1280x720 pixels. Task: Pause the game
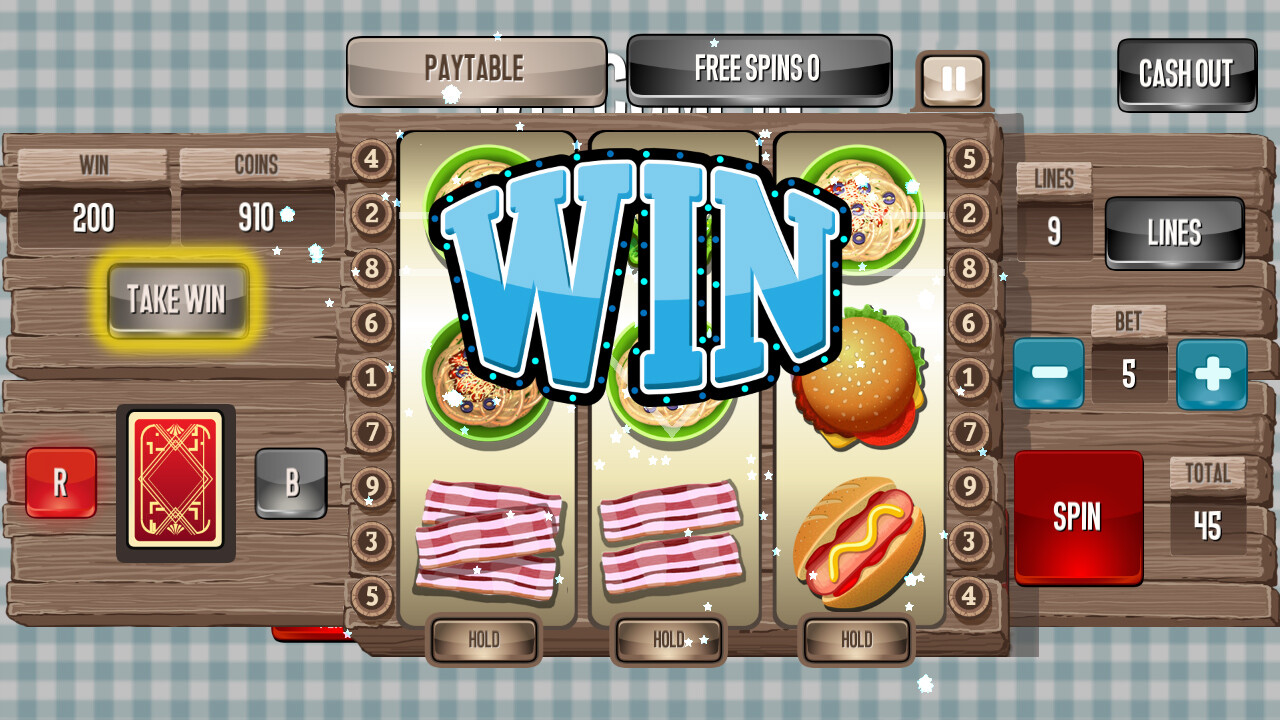click(x=951, y=77)
